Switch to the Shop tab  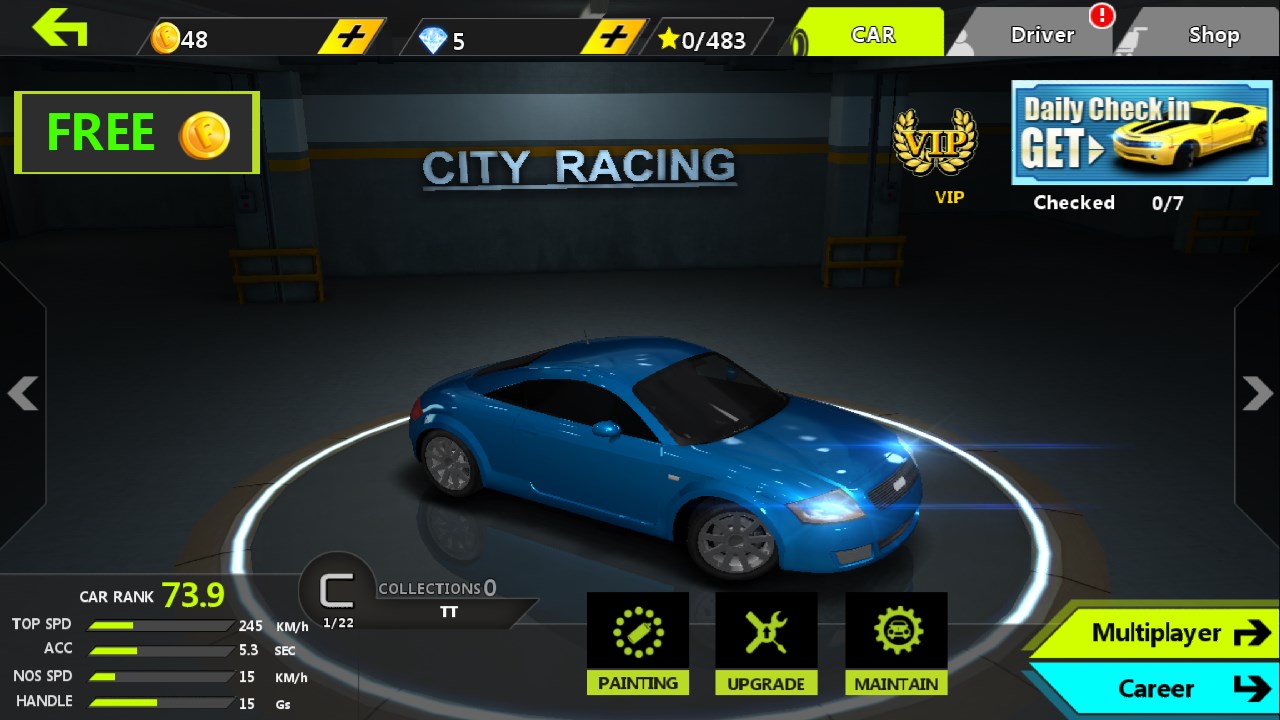pos(1212,35)
